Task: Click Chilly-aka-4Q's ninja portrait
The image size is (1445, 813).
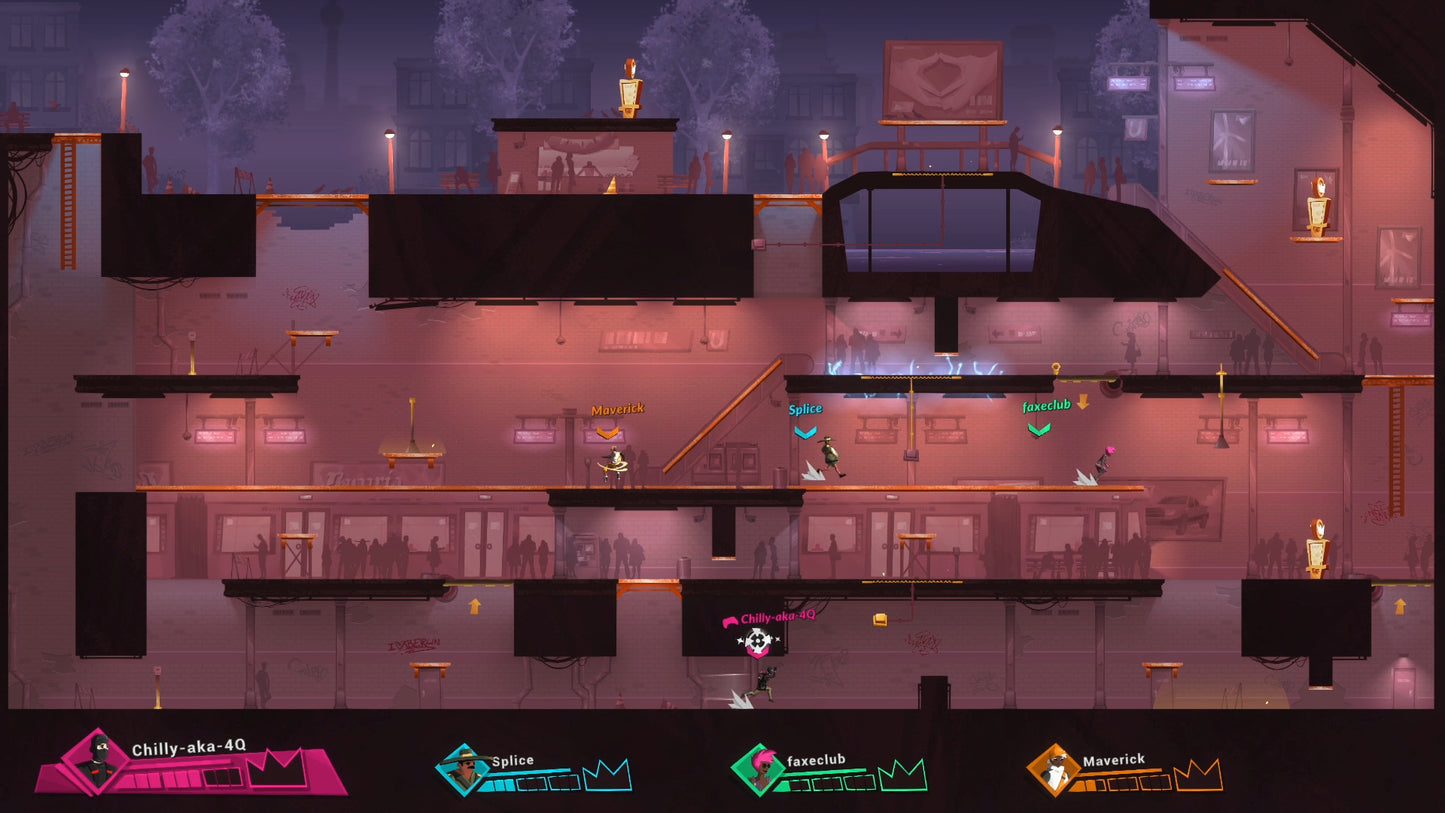Action: click(97, 761)
